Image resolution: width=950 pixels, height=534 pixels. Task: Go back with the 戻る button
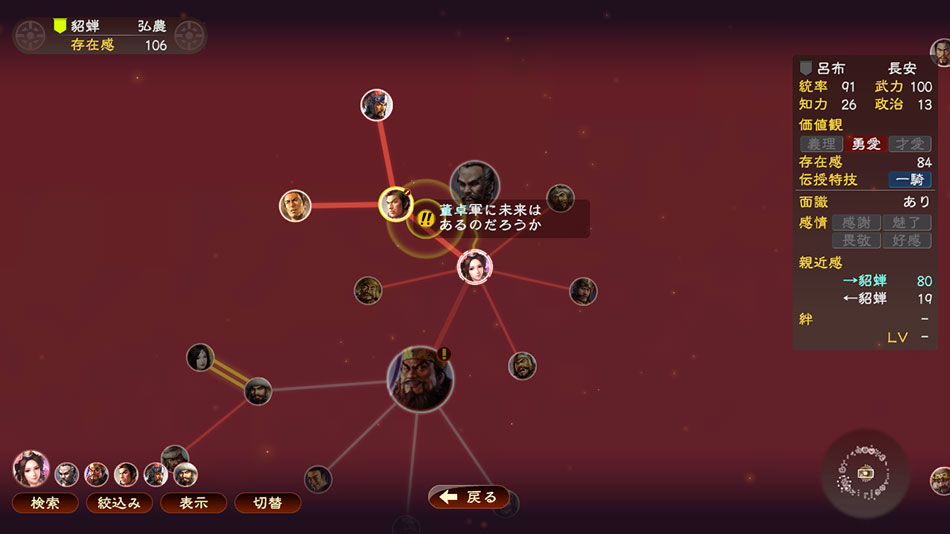[469, 497]
